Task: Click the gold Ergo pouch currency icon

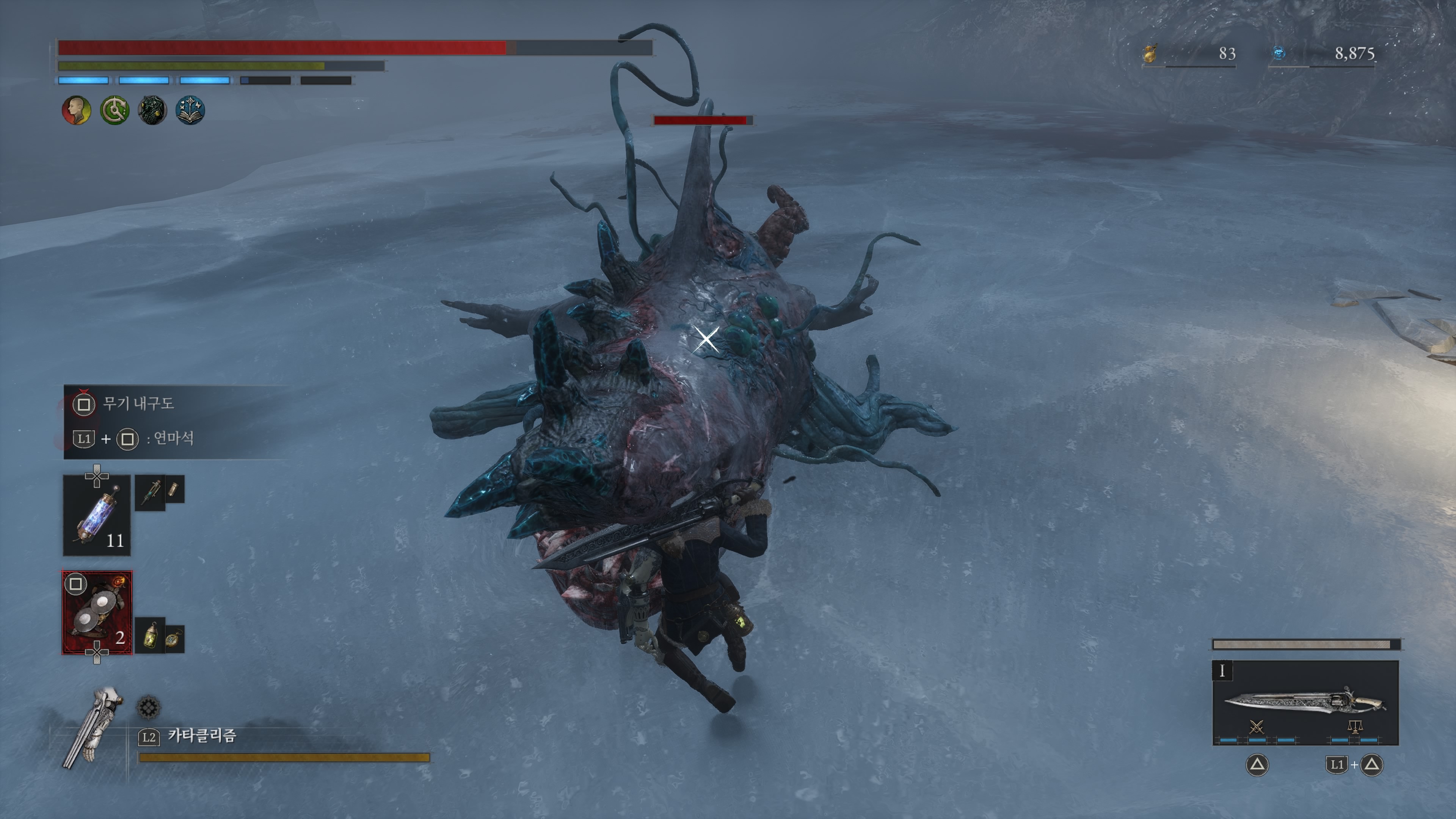Action: click(1150, 54)
